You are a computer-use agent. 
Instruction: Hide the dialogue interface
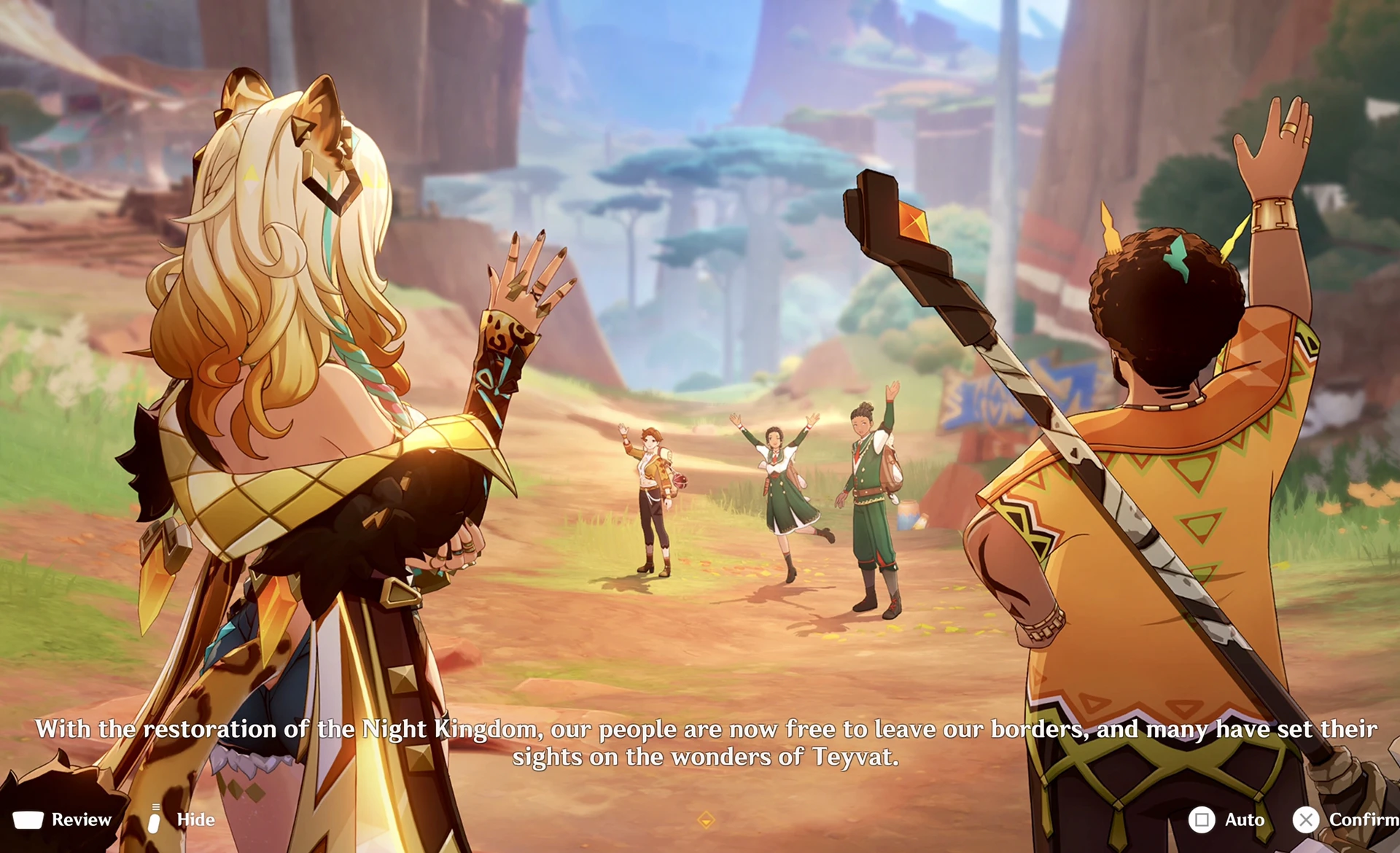[x=193, y=819]
